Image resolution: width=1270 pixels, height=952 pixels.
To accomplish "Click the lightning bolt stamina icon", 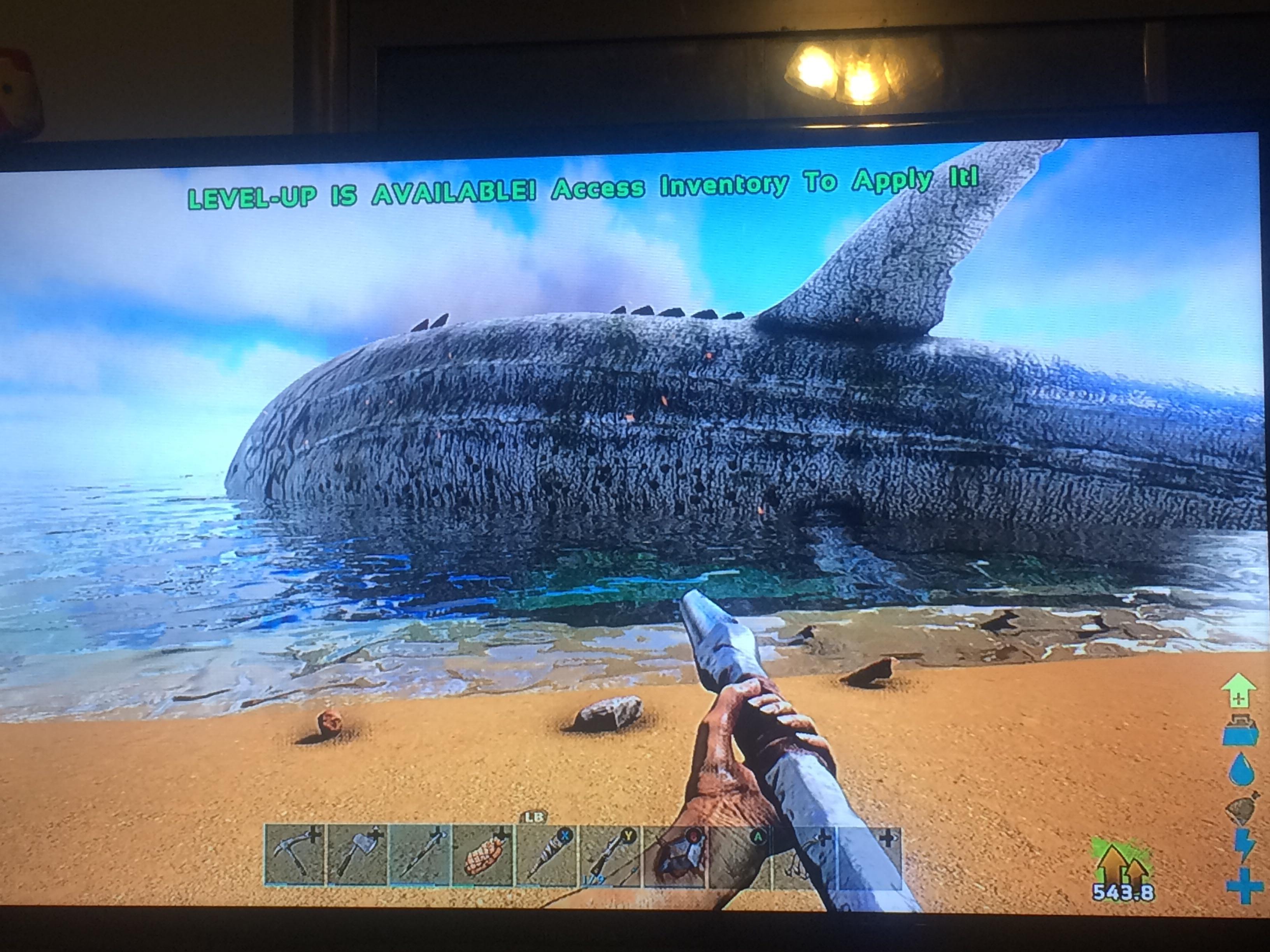I will click(x=1244, y=845).
